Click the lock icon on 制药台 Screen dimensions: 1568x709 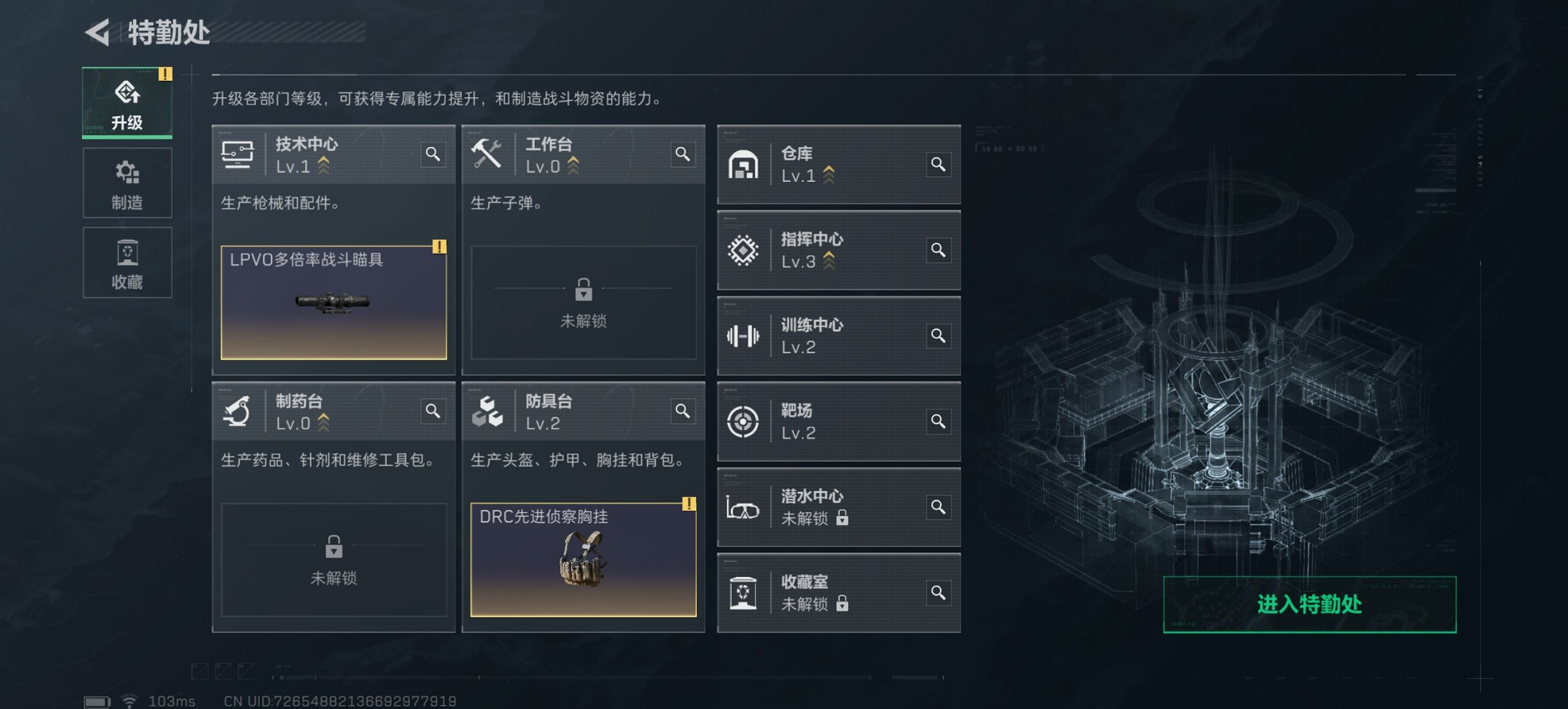[333, 547]
